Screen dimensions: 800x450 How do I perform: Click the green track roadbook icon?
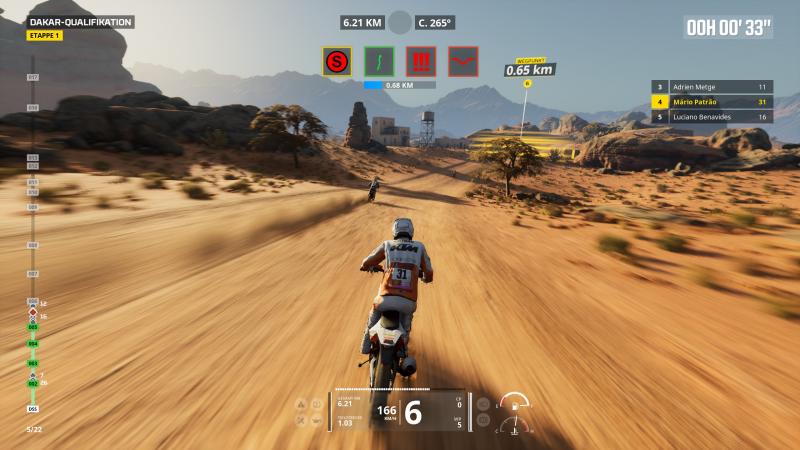379,61
